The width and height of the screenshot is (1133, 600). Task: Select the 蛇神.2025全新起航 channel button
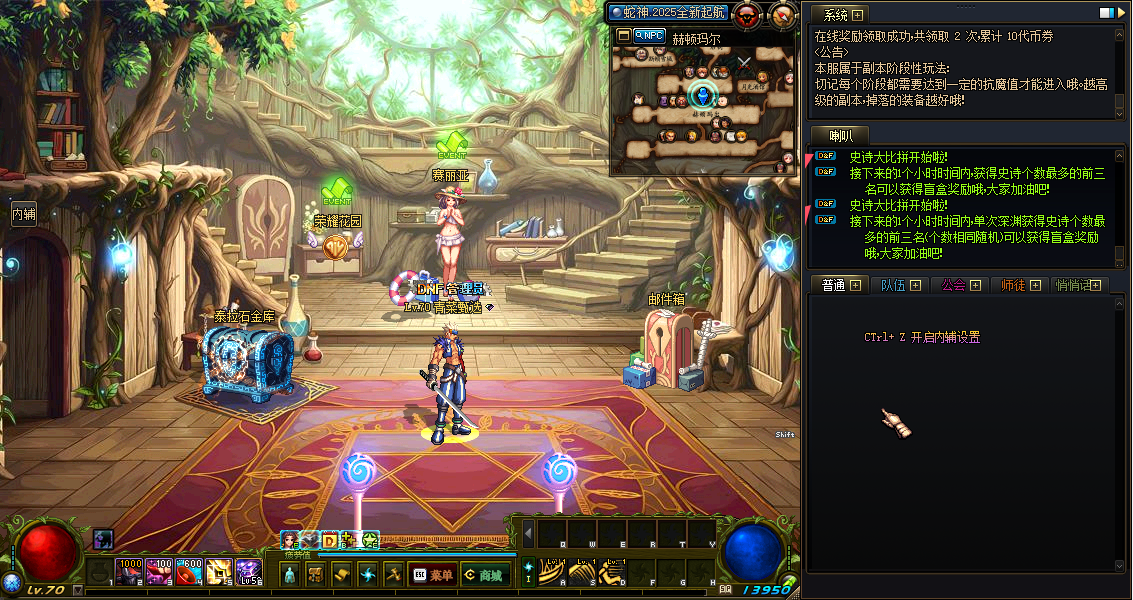tap(667, 12)
